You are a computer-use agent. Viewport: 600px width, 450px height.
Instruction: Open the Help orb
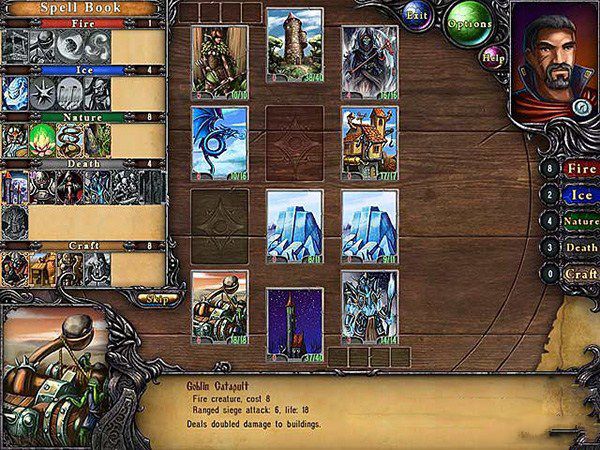pyautogui.click(x=490, y=57)
